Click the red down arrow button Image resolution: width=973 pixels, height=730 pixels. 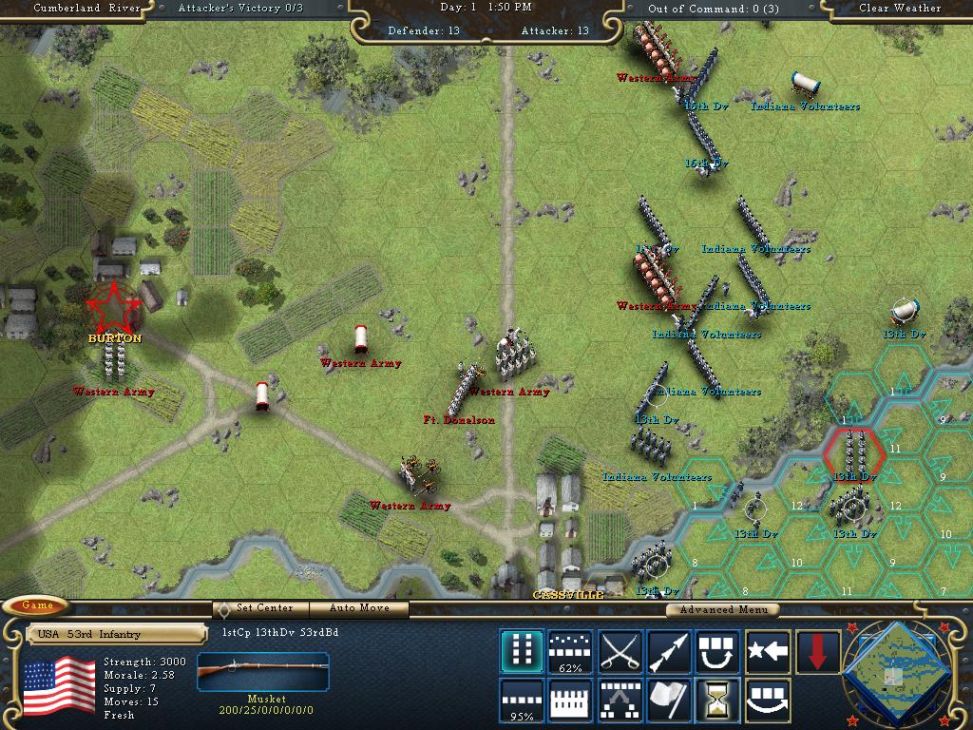(x=818, y=651)
